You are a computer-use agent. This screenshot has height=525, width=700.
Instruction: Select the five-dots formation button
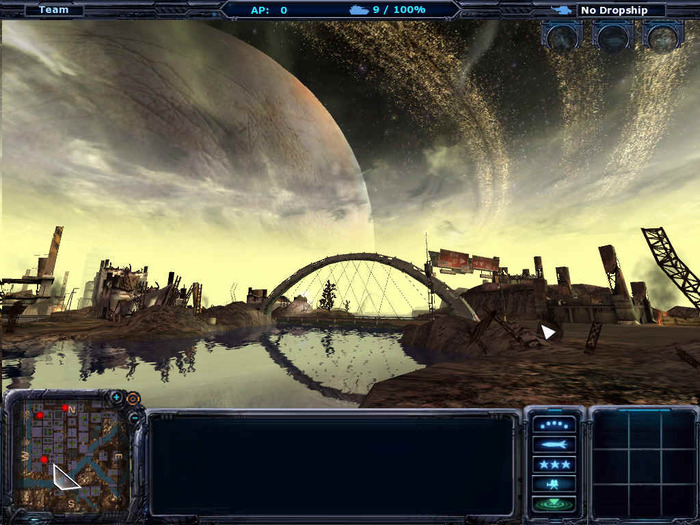coord(555,424)
